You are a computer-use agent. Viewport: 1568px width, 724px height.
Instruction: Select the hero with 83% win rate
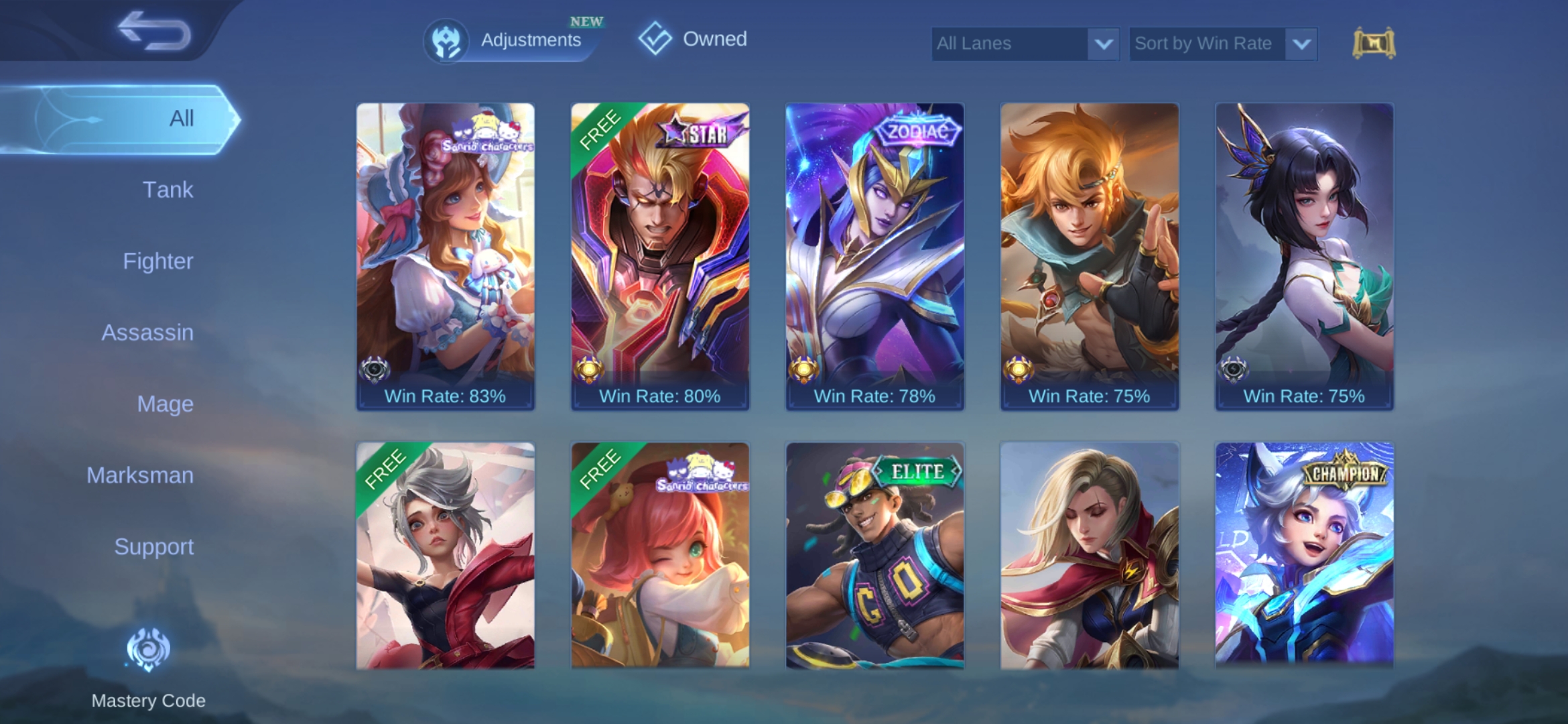pyautogui.click(x=446, y=255)
